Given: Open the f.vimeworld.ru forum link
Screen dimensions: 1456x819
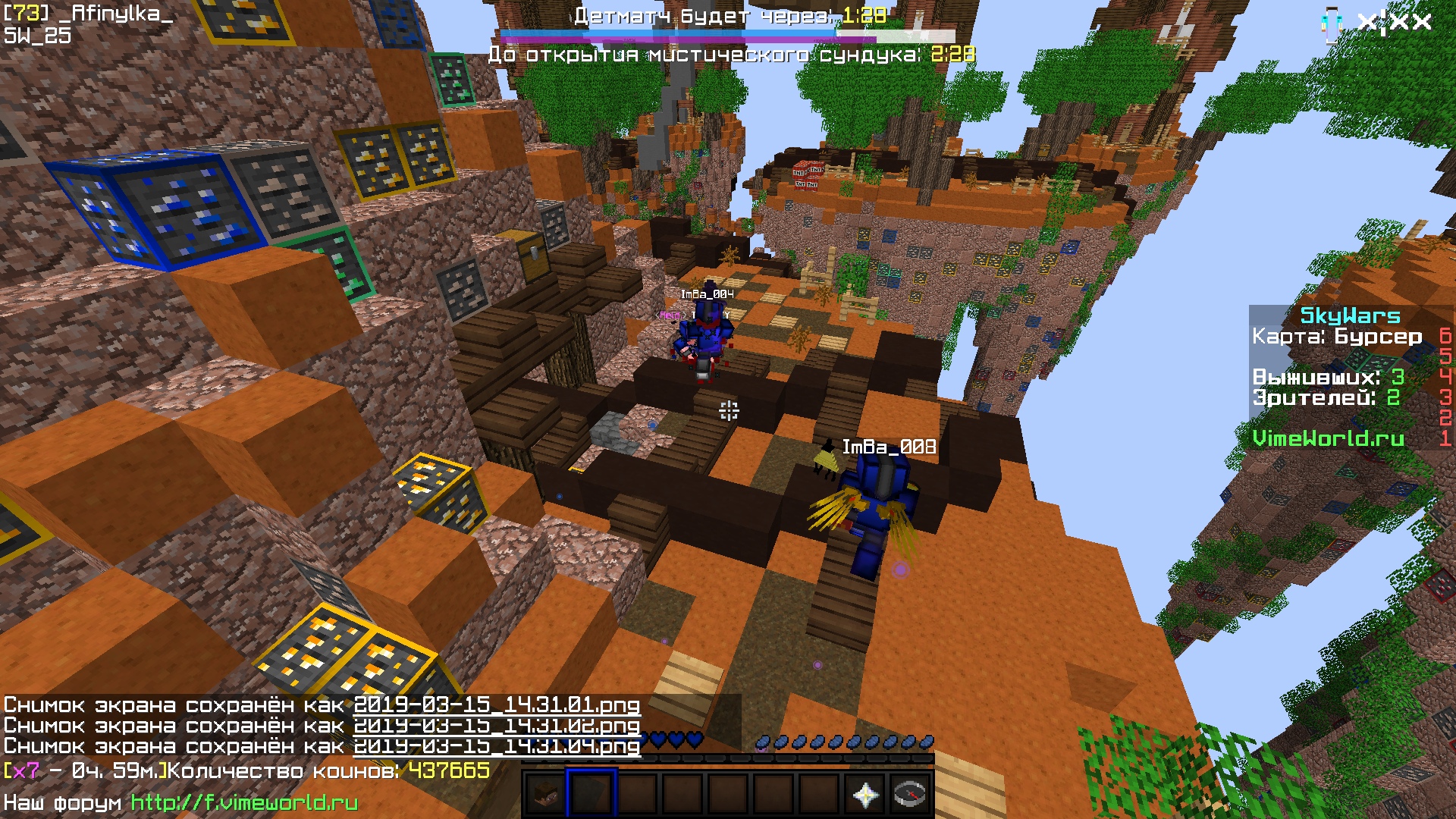Looking at the screenshot, I should [x=244, y=802].
